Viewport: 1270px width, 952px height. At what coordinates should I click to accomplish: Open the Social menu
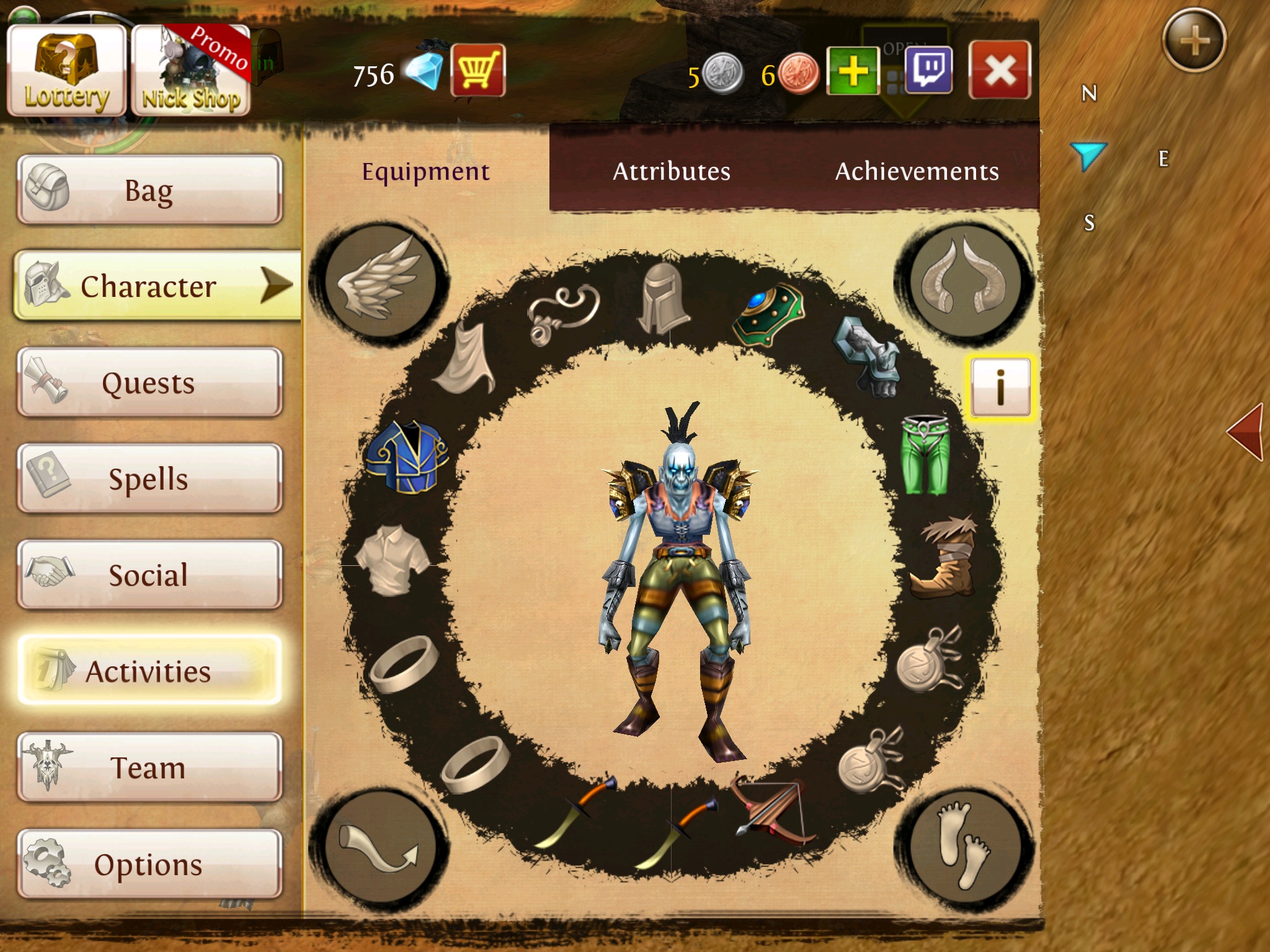point(149,575)
